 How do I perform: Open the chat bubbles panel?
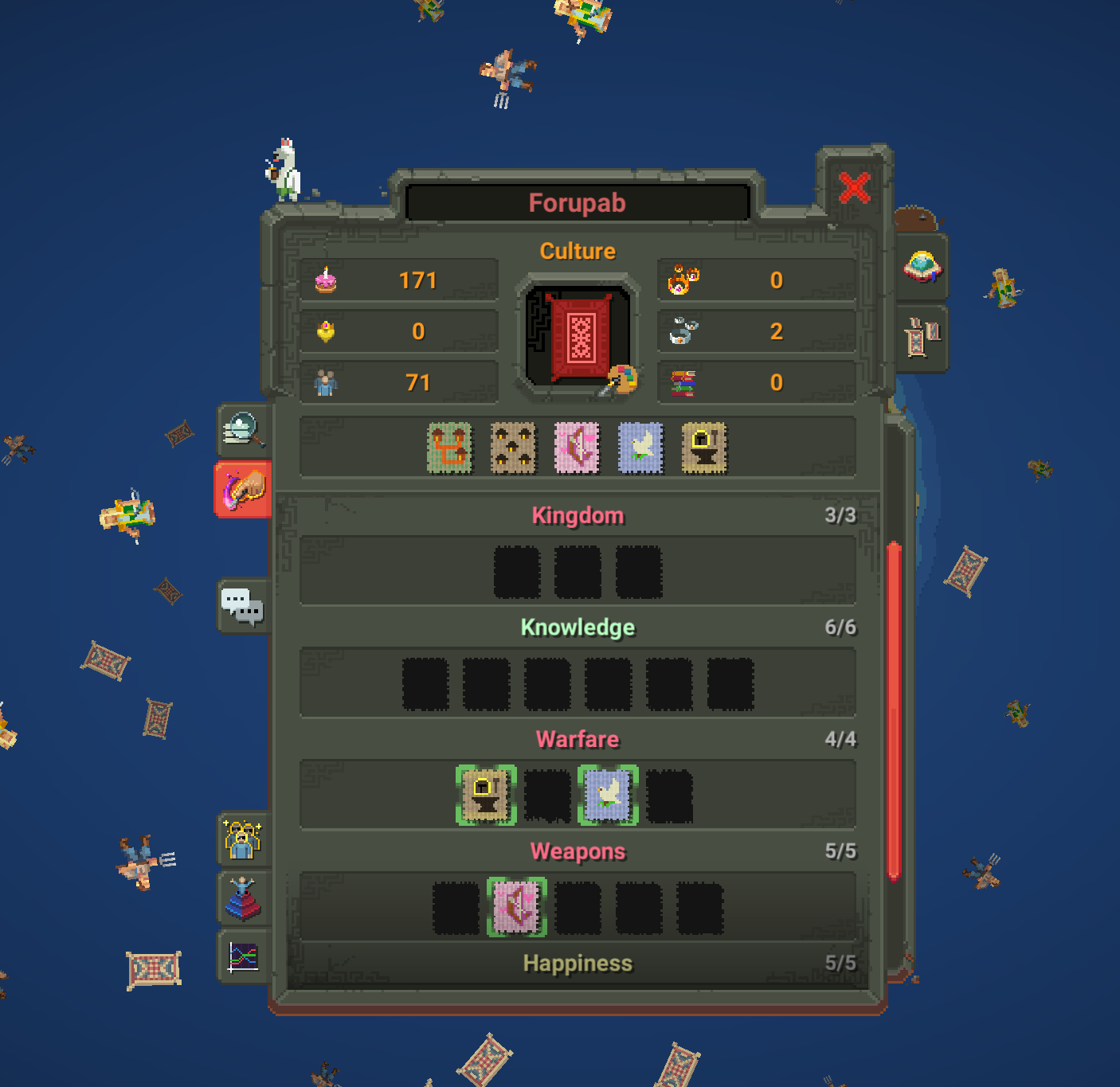click(244, 605)
